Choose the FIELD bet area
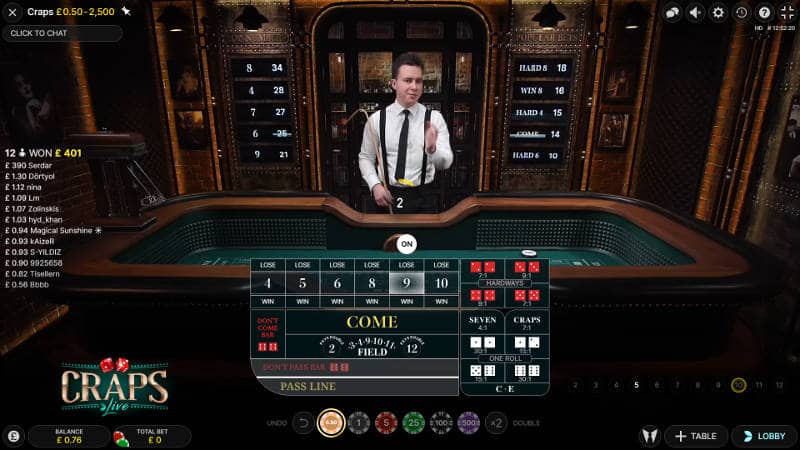Viewport: 800px width, 450px height. (371, 346)
